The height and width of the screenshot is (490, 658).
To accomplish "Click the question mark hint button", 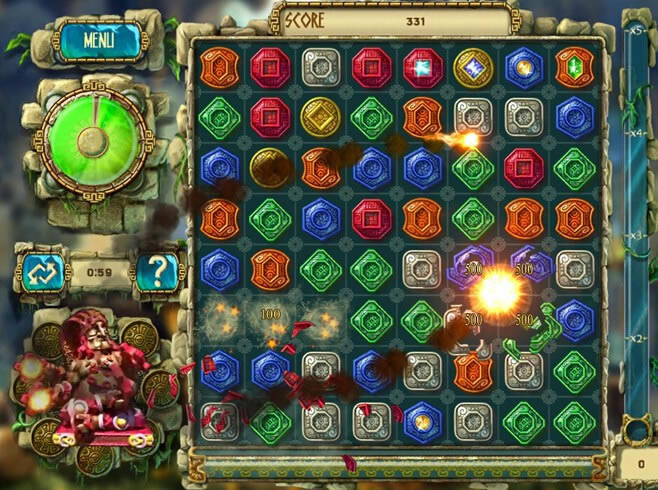I will pyautogui.click(x=157, y=269).
